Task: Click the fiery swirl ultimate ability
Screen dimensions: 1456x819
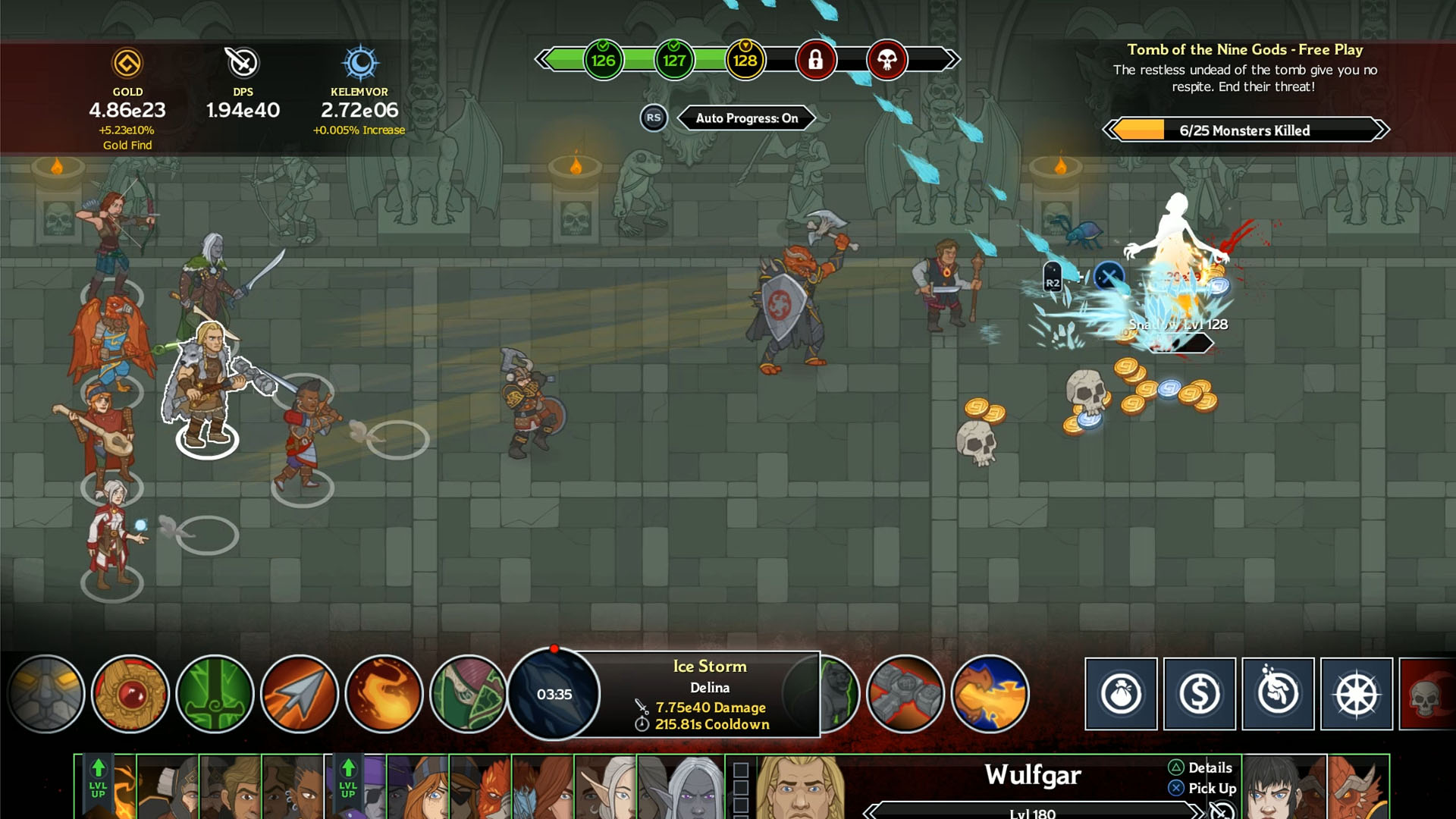Action: (x=386, y=694)
